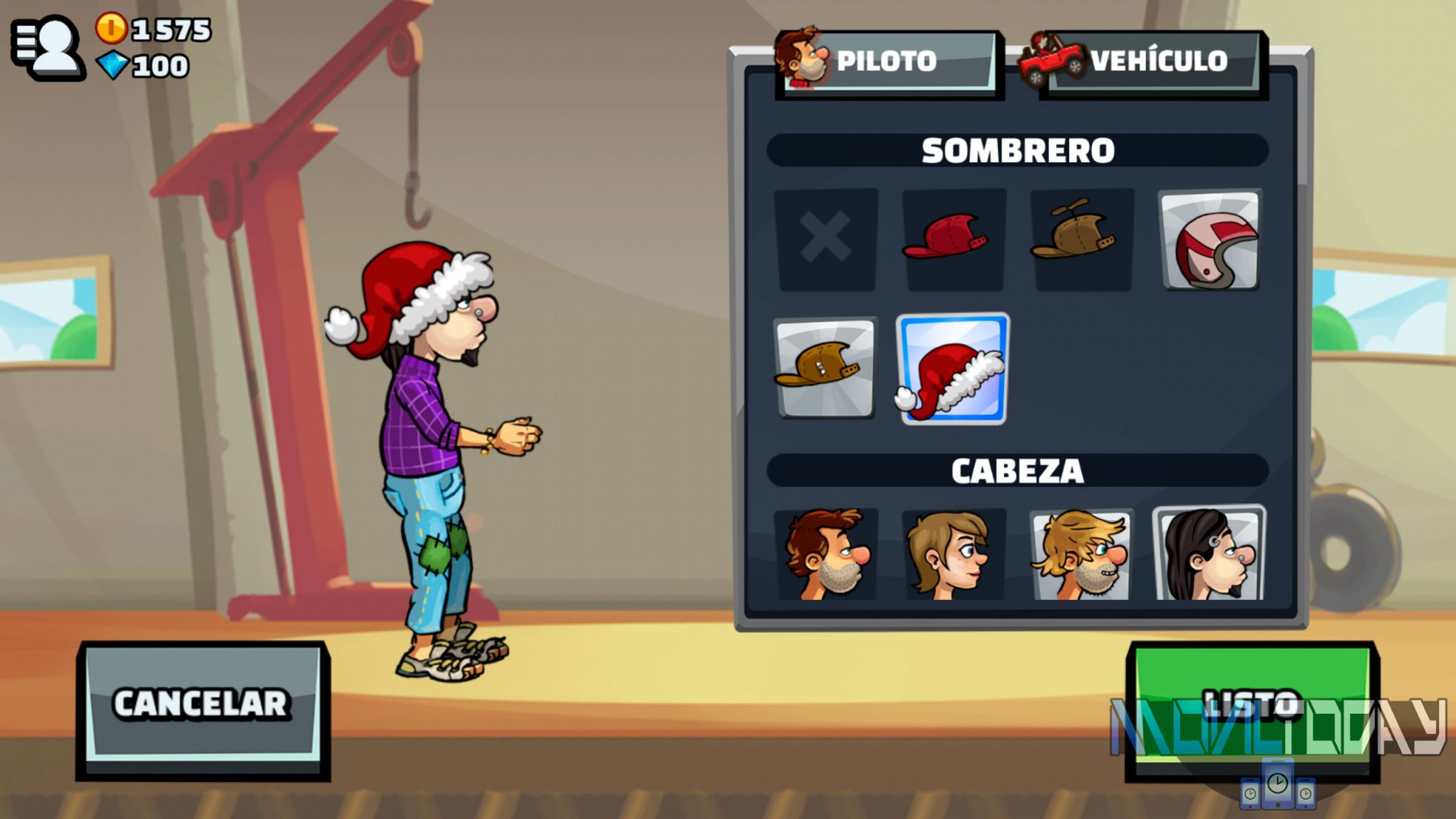Select the brown leather cap
Viewport: 1456px width, 819px height.
(825, 367)
